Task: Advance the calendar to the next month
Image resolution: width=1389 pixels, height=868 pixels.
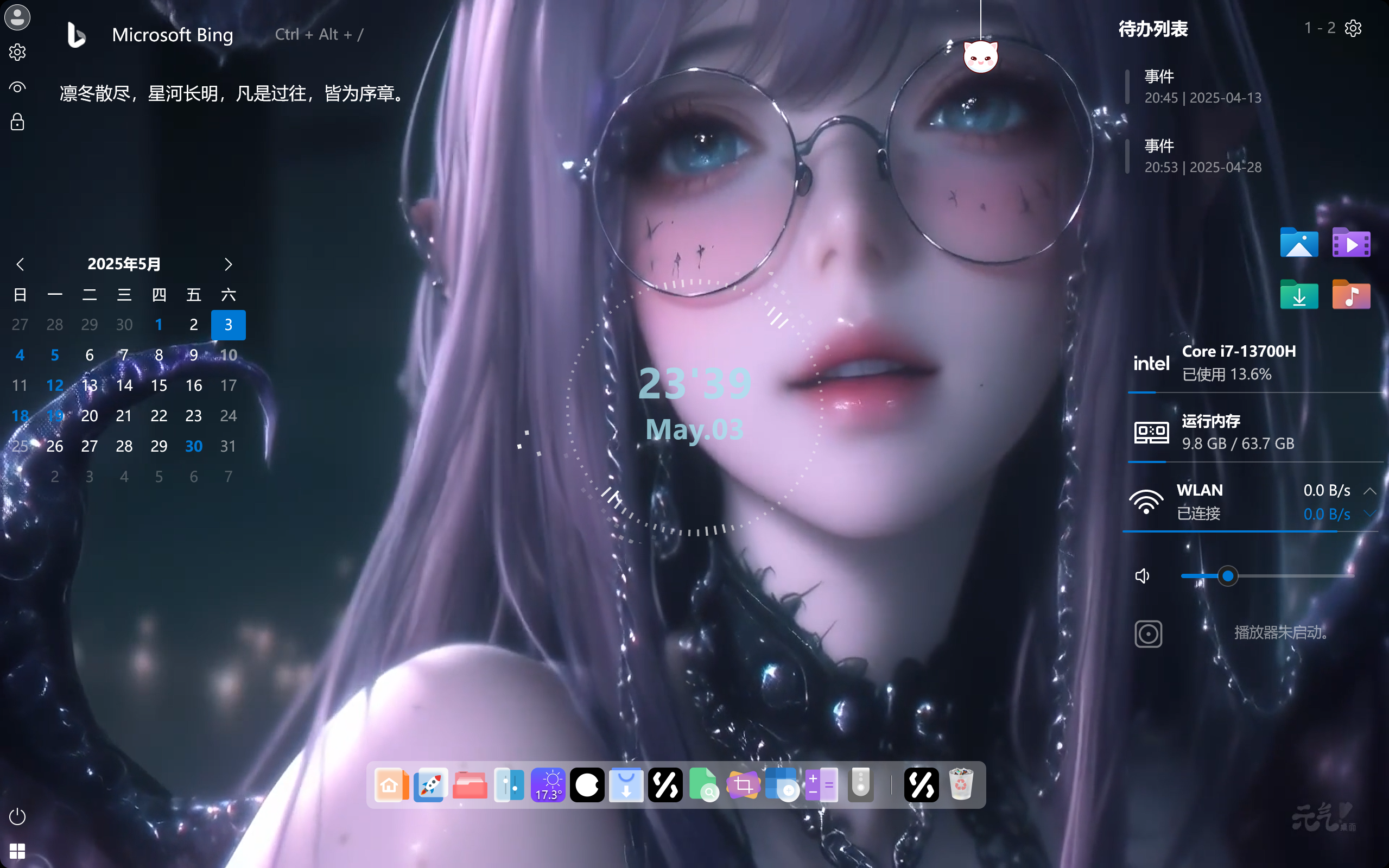Action: pos(228,265)
